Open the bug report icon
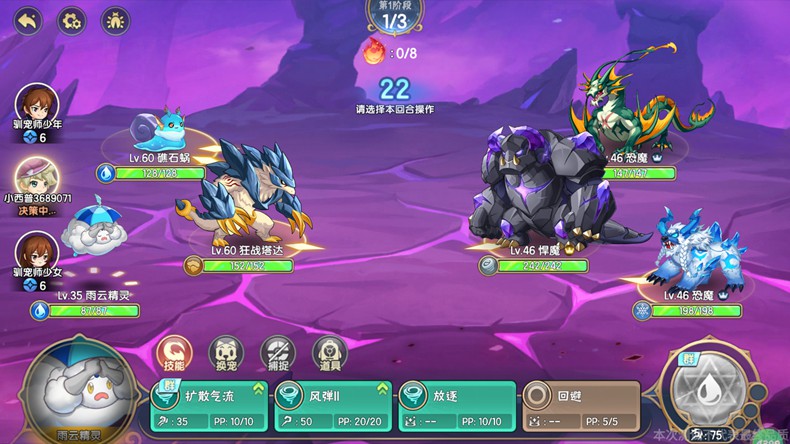This screenshot has height=444, width=790. [x=115, y=20]
